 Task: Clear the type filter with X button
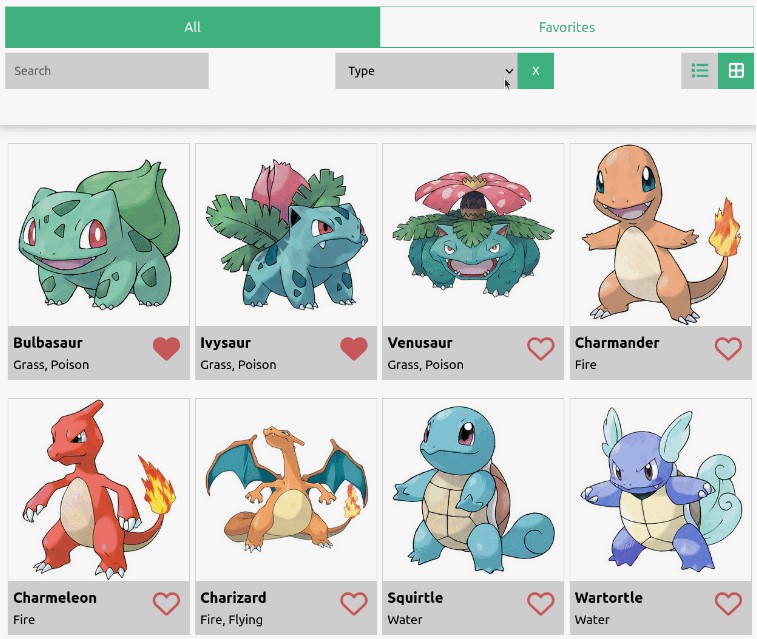coord(536,71)
